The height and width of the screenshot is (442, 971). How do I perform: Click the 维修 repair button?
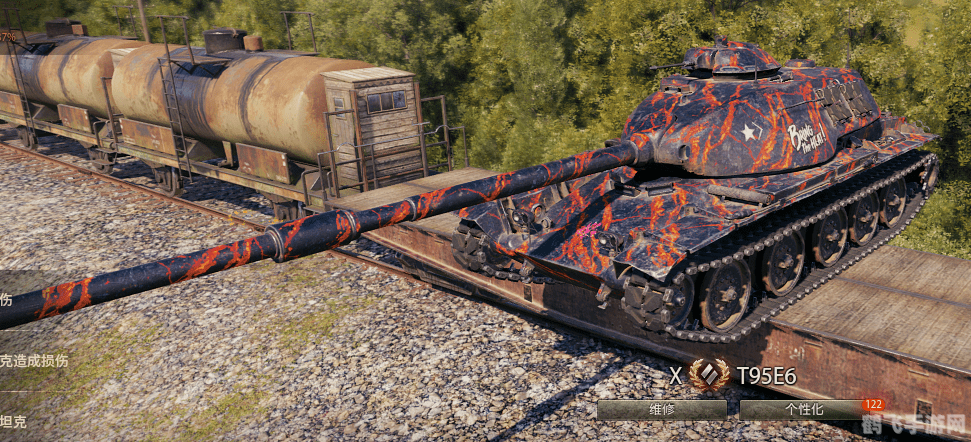pos(662,410)
